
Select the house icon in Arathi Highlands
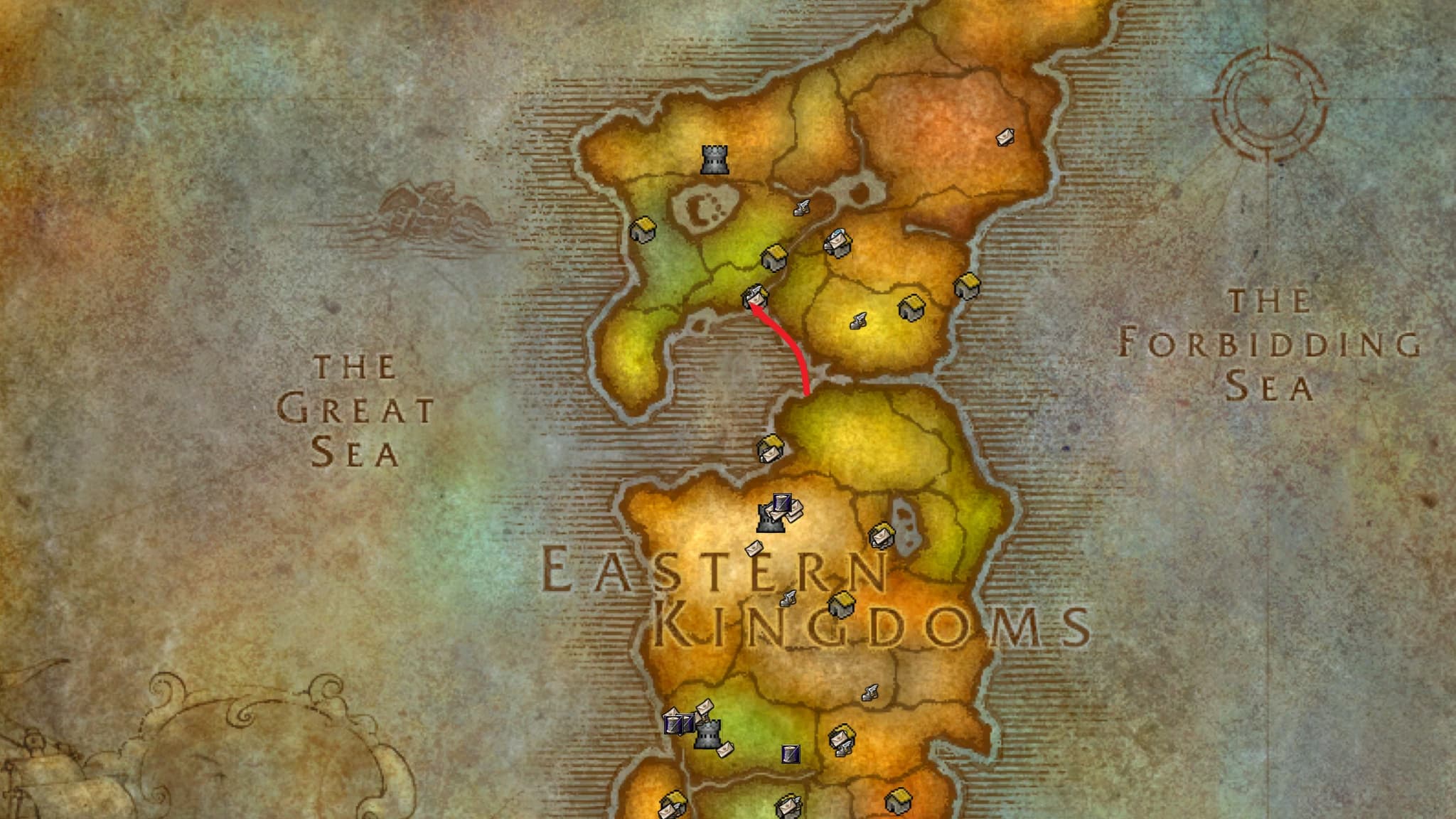pos(842,606)
